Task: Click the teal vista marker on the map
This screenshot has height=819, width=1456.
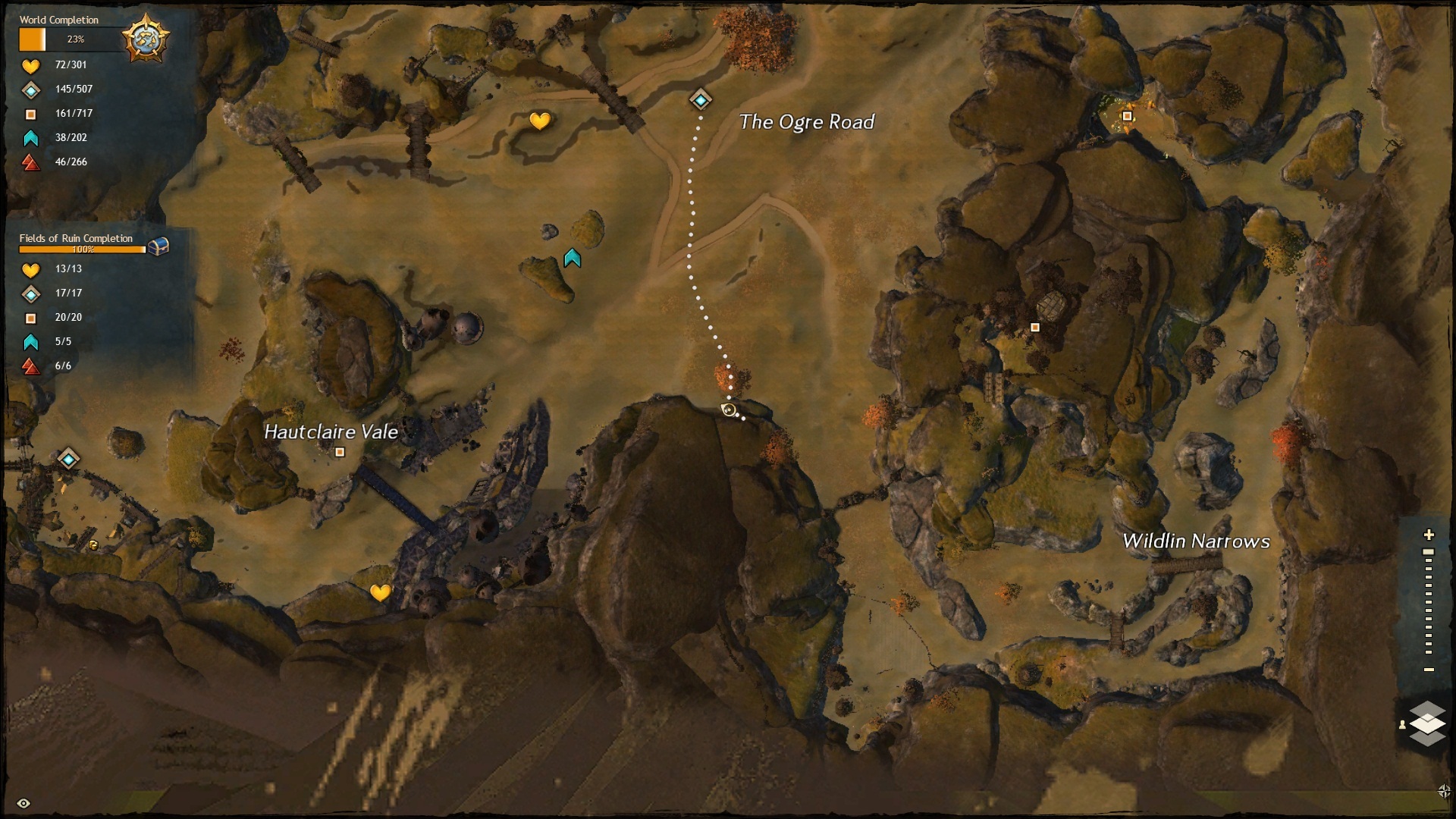Action: point(572,259)
